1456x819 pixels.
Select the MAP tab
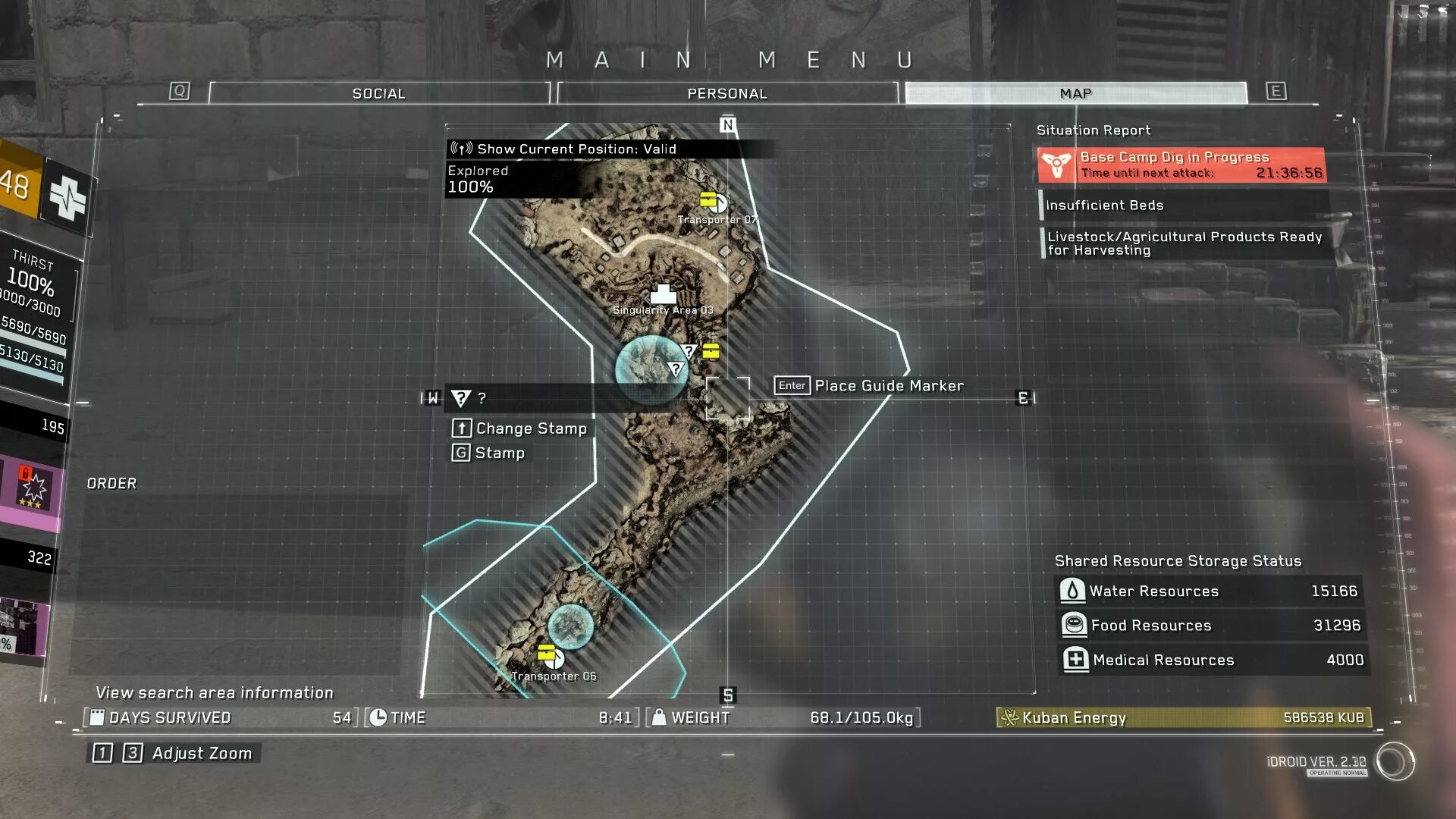[x=1075, y=93]
